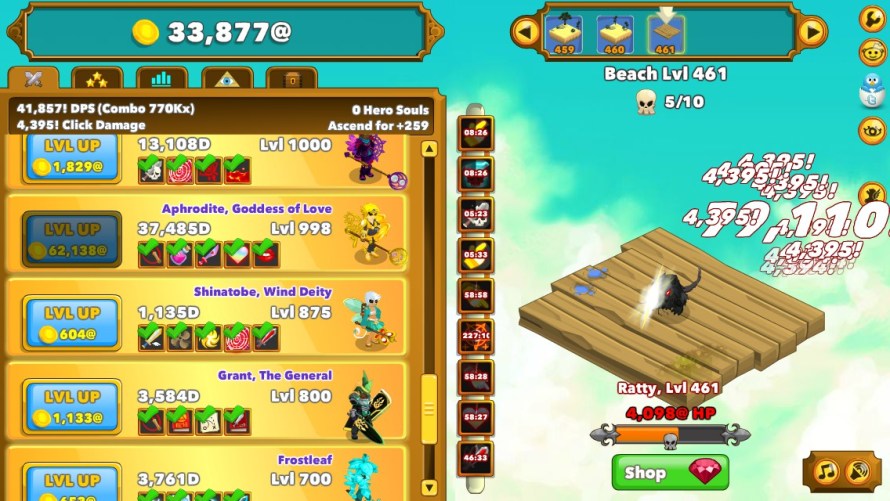Go to previous zones with the left arrow

pyautogui.click(x=525, y=32)
